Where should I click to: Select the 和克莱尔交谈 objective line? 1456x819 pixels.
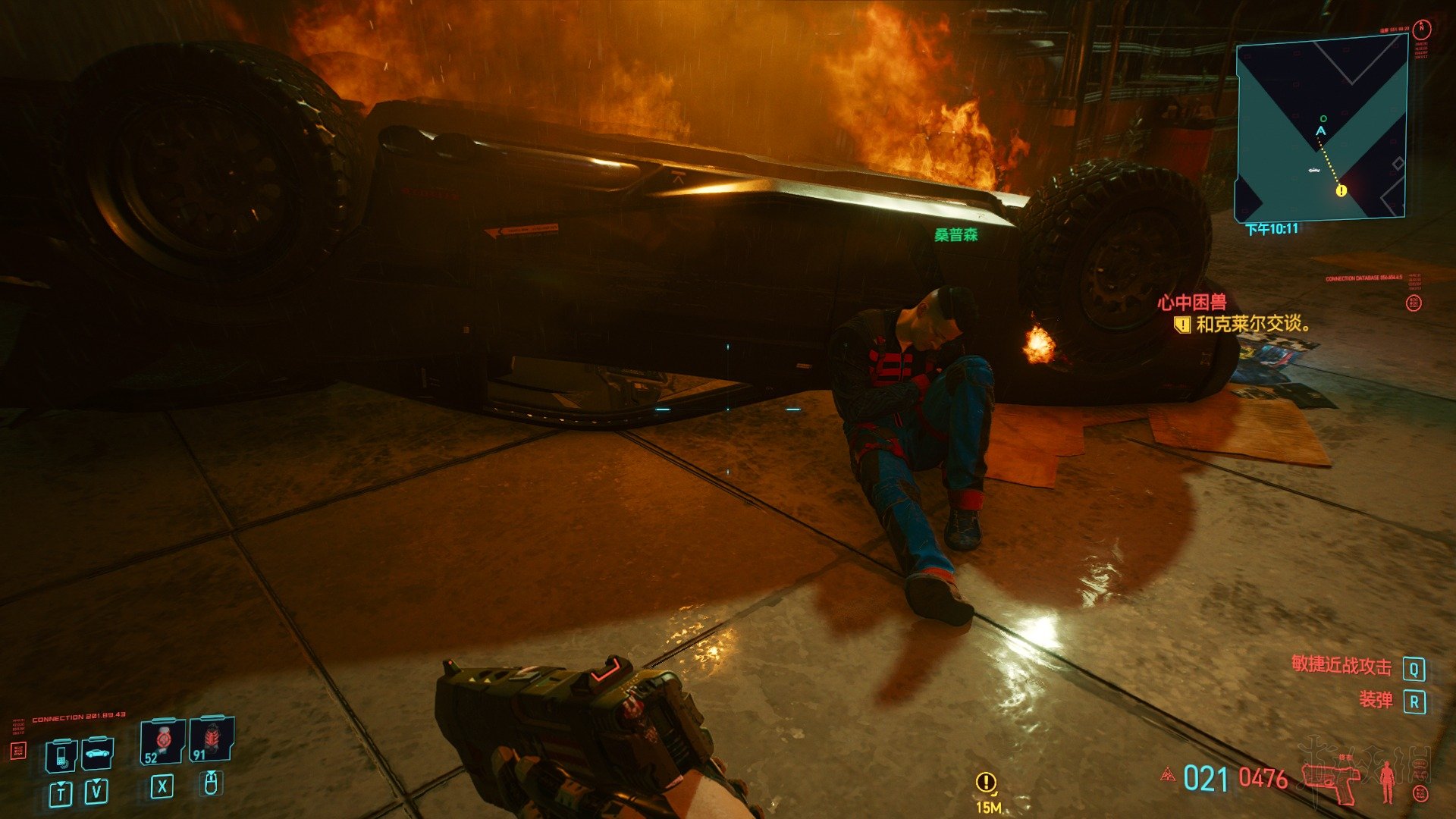pyautogui.click(x=1253, y=325)
